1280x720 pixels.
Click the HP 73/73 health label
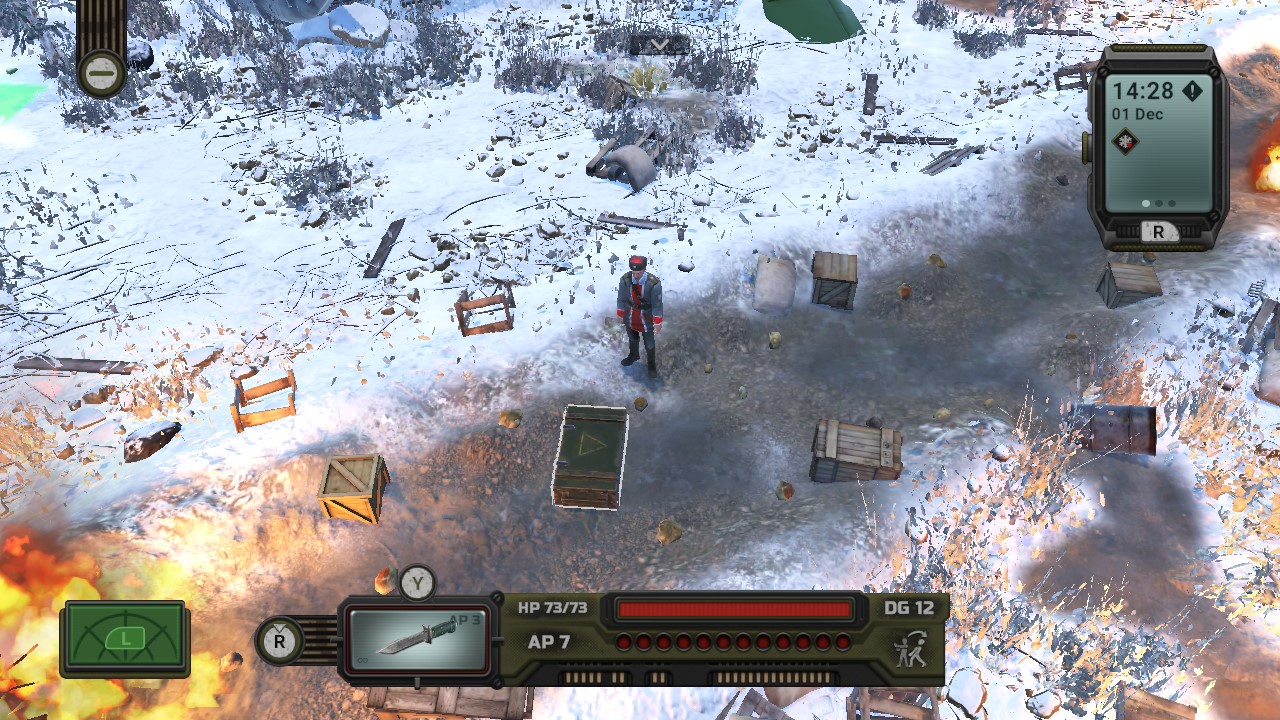[x=555, y=608]
